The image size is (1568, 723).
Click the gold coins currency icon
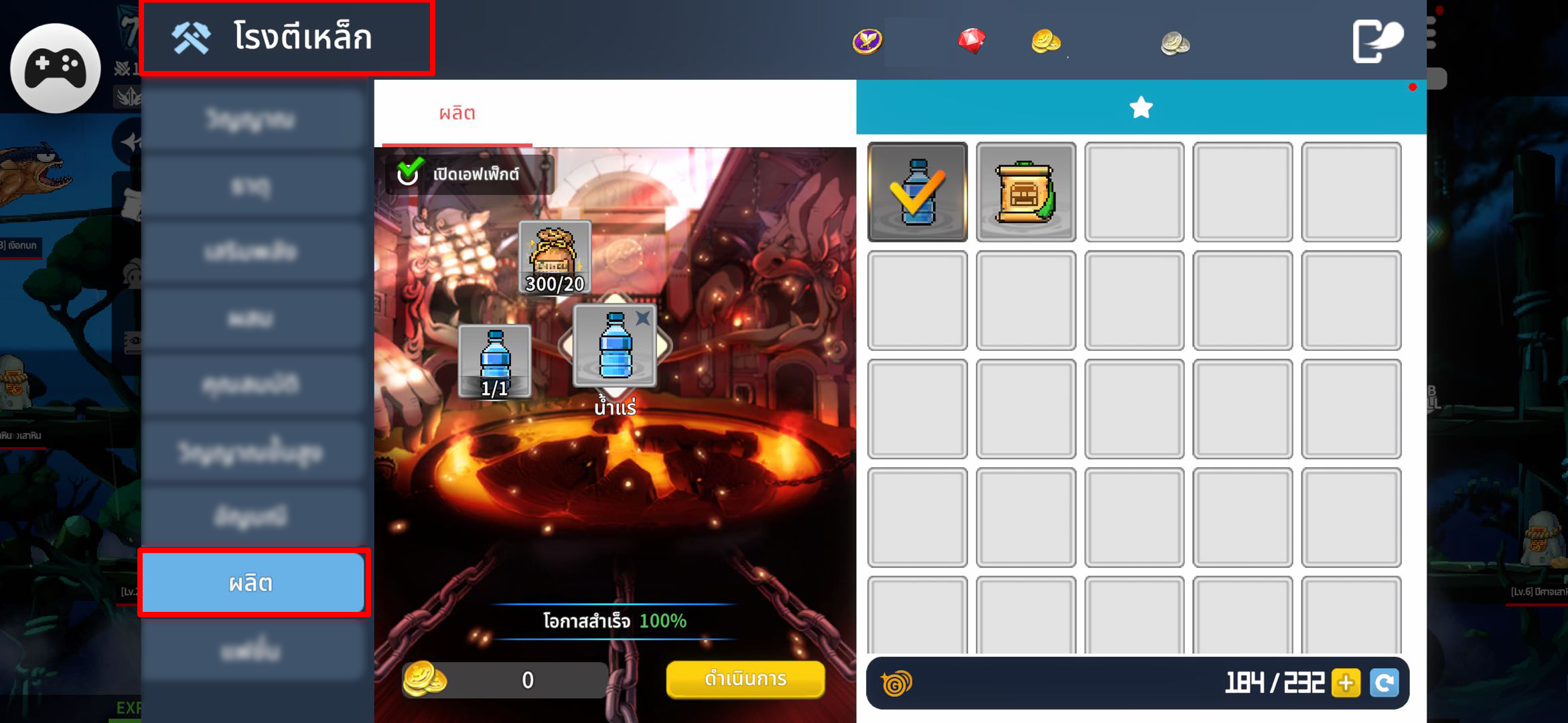1046,42
